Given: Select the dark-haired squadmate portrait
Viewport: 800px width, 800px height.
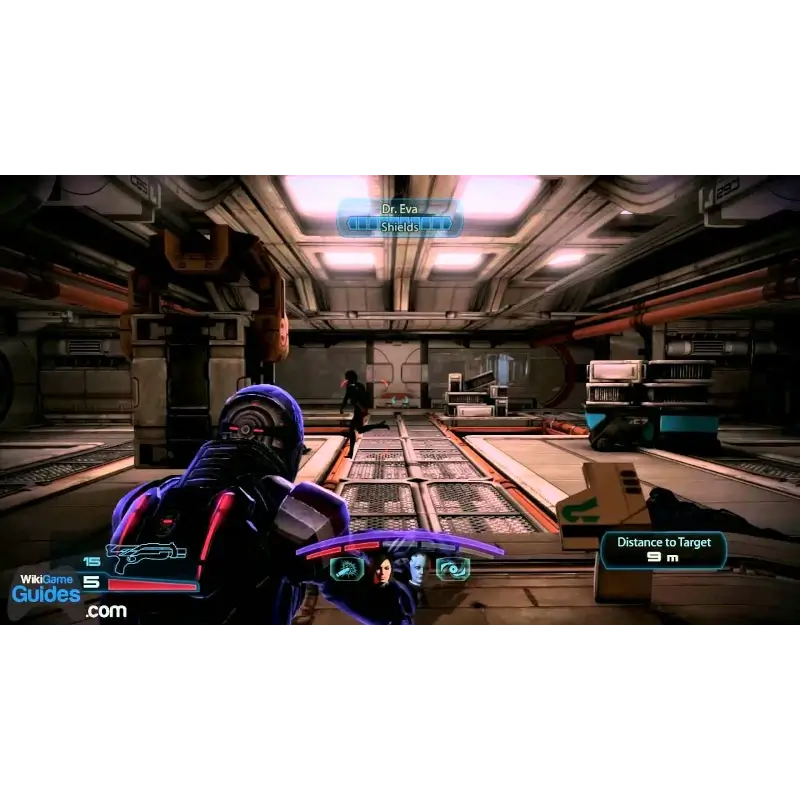Looking at the screenshot, I should (x=381, y=569).
